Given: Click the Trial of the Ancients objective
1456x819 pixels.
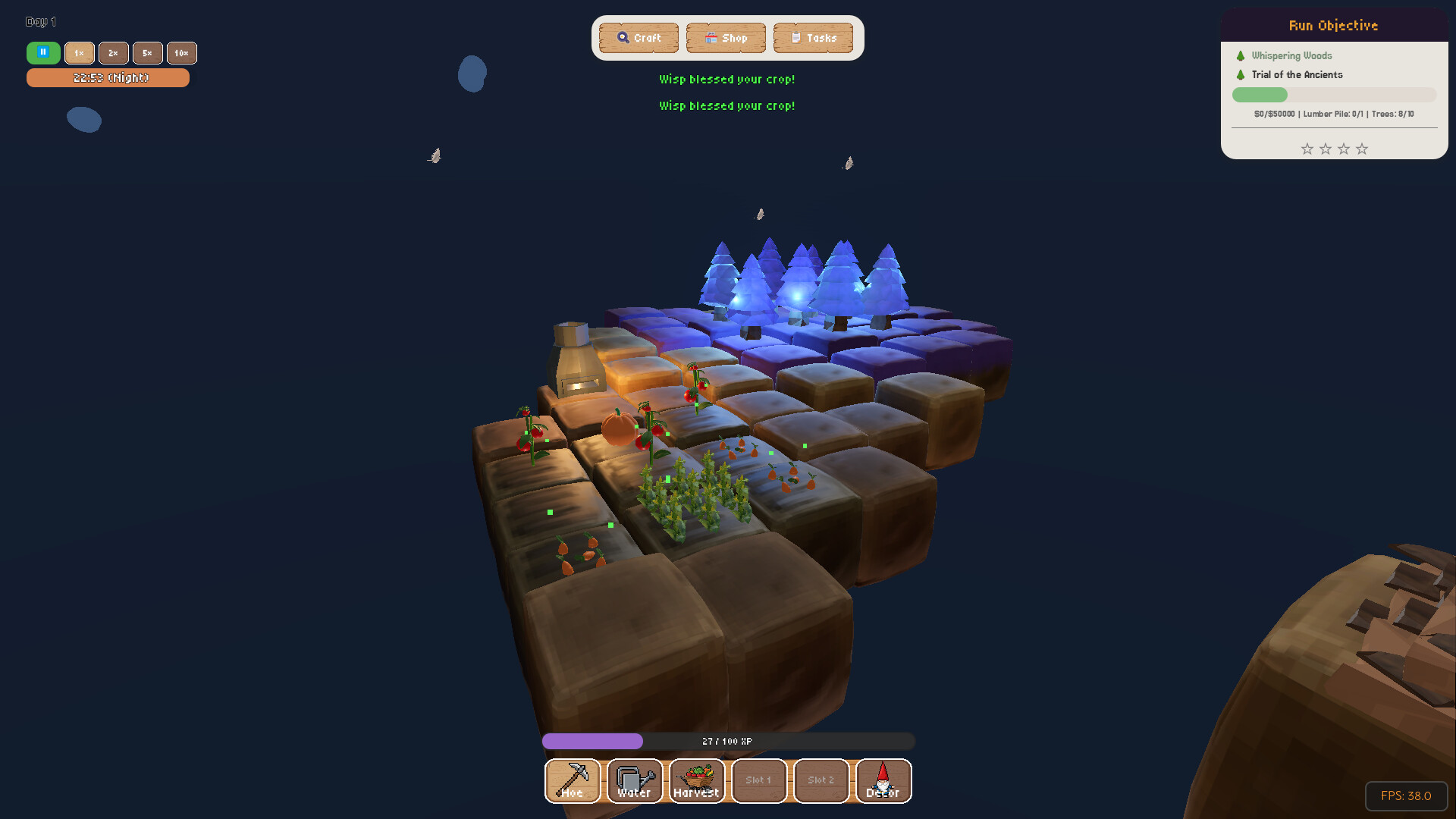Looking at the screenshot, I should [1298, 74].
